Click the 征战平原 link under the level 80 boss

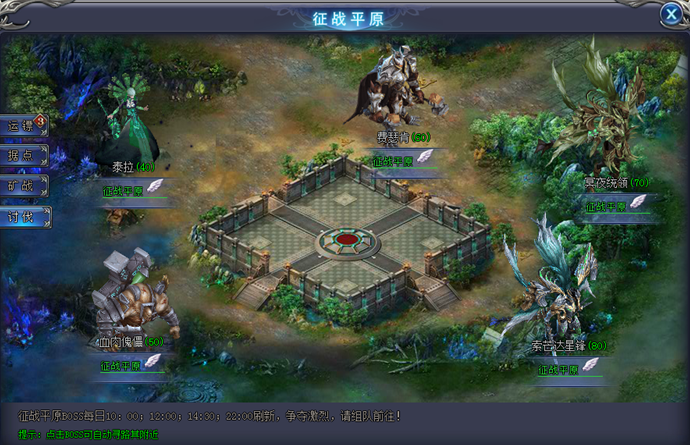(x=558, y=369)
